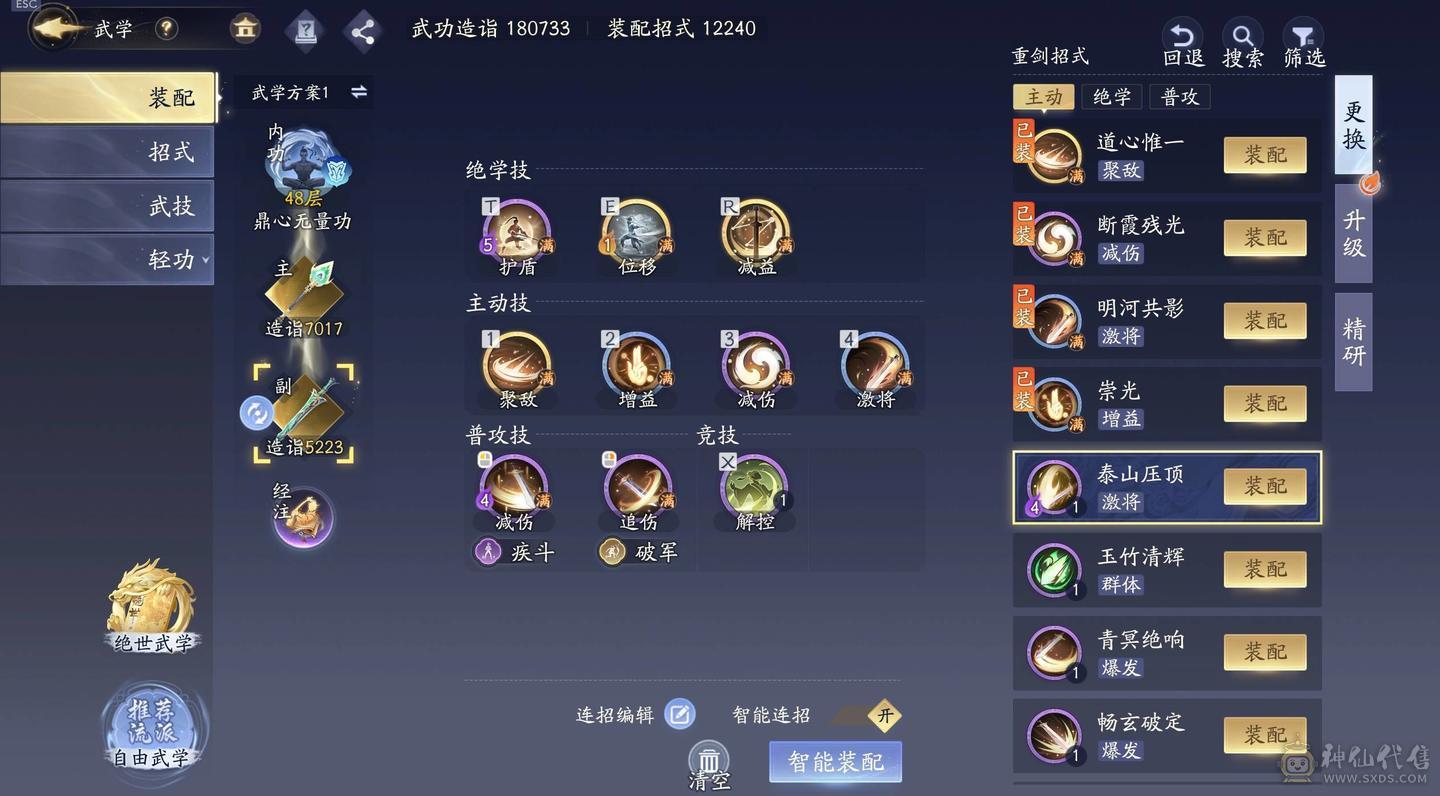Switch to the 绝学 tab
This screenshot has width=1440, height=796.
pos(1111,97)
